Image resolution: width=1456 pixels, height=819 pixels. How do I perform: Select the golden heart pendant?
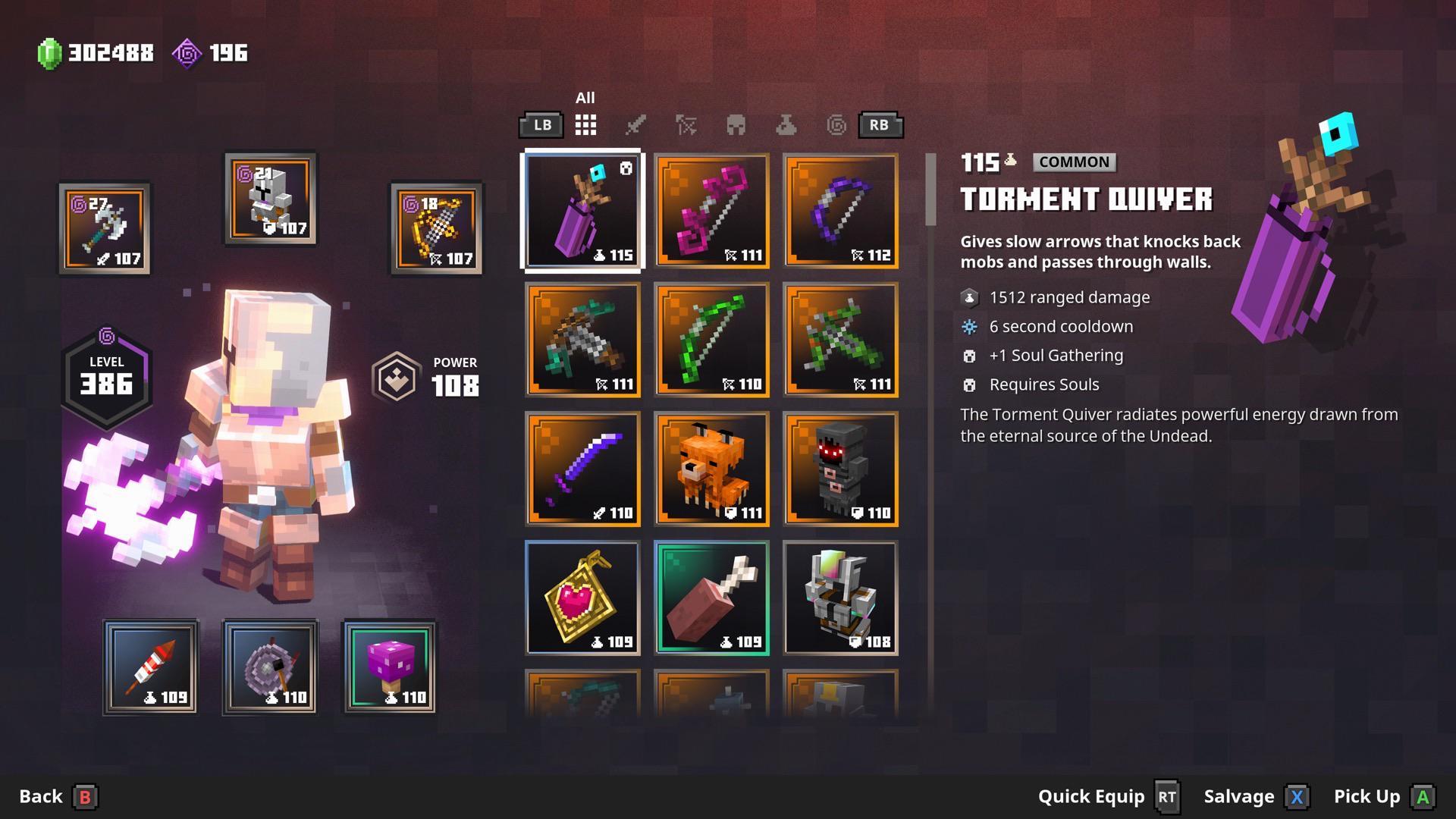pos(582,598)
